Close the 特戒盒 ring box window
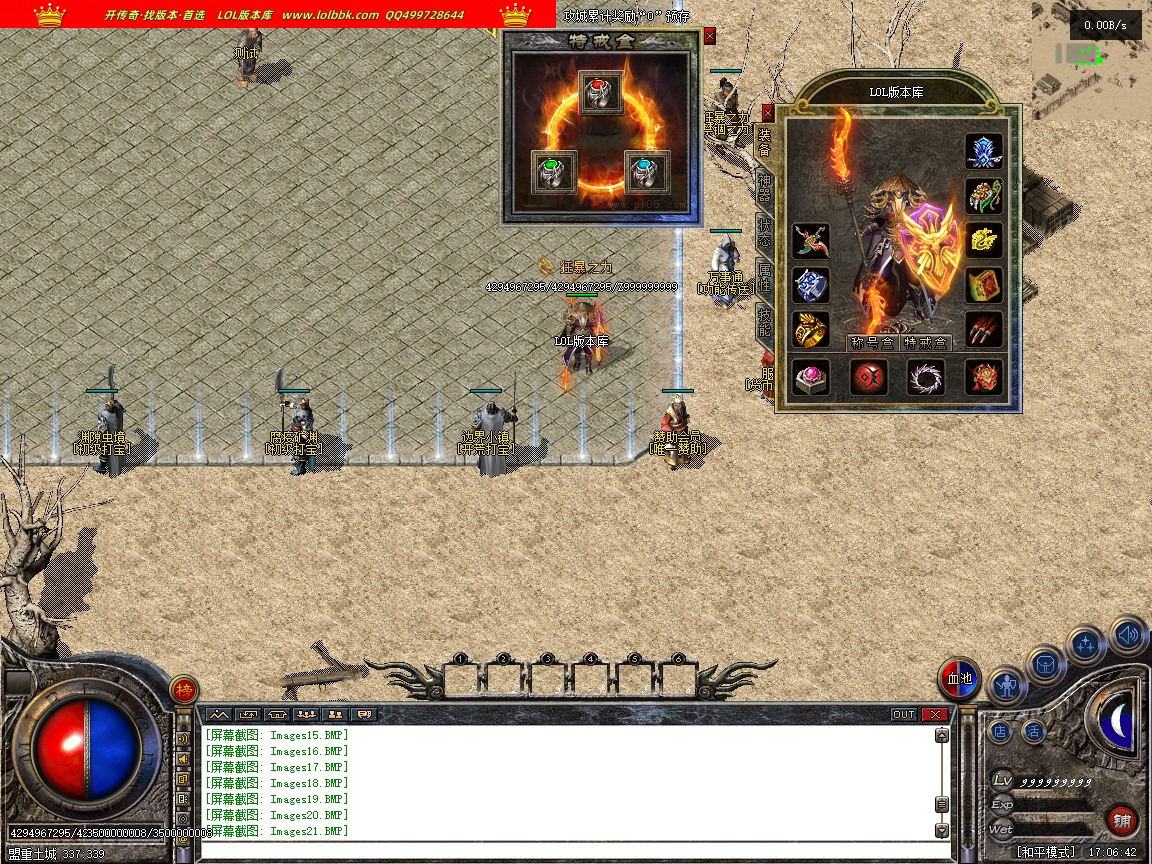 pos(710,36)
